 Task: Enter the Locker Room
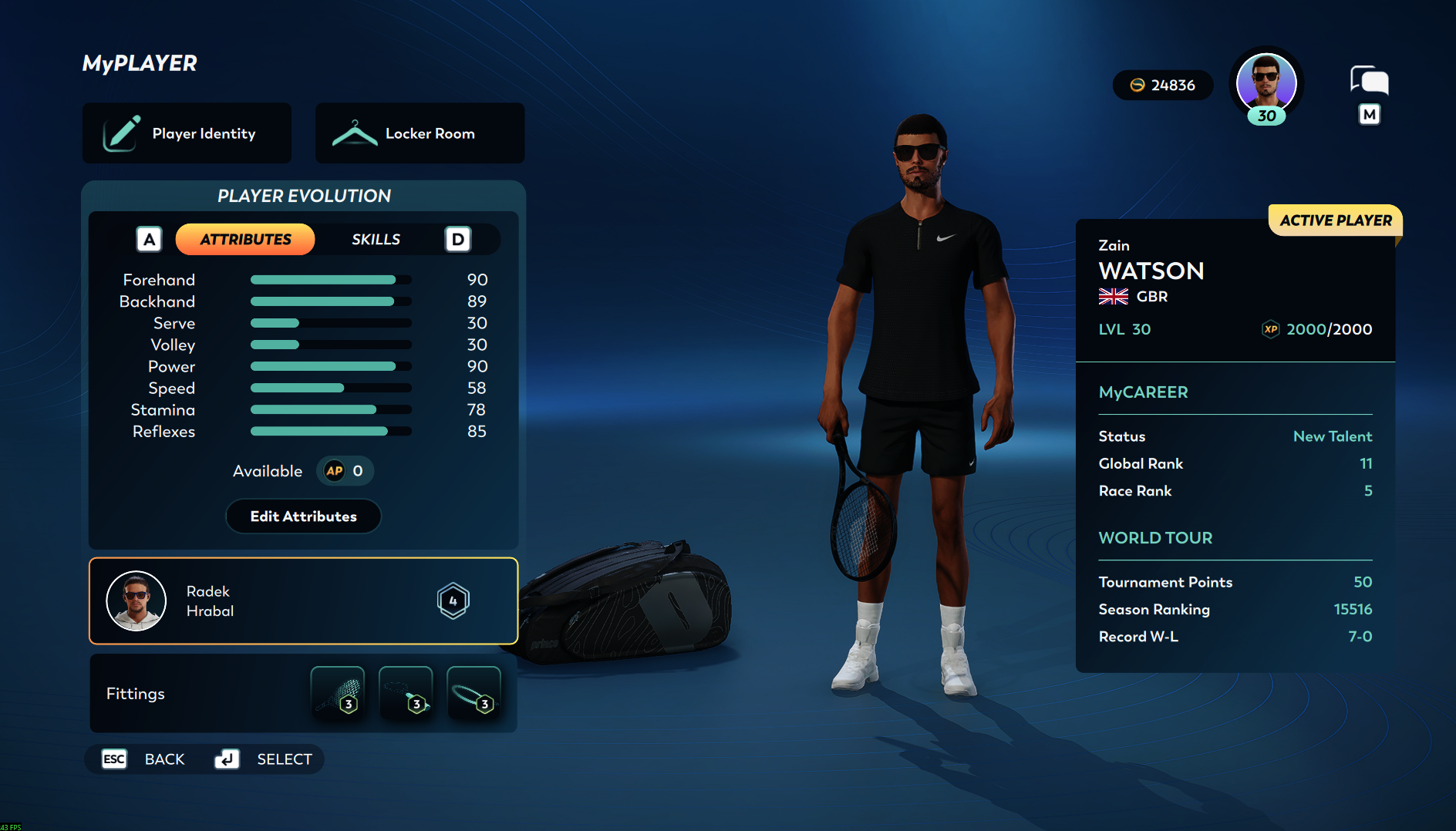click(x=420, y=133)
